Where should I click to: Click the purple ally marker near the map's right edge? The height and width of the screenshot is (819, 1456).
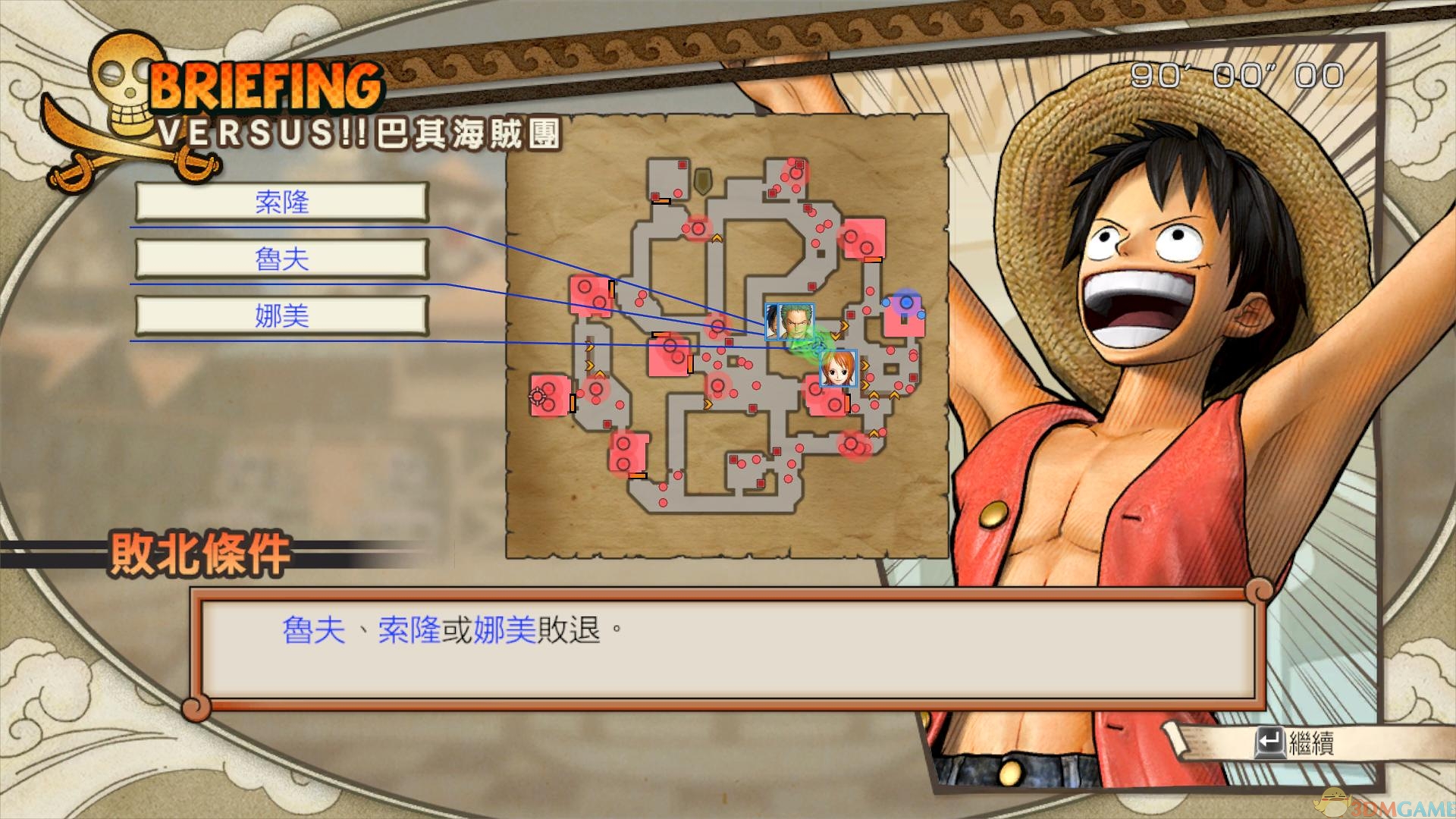[x=907, y=303]
